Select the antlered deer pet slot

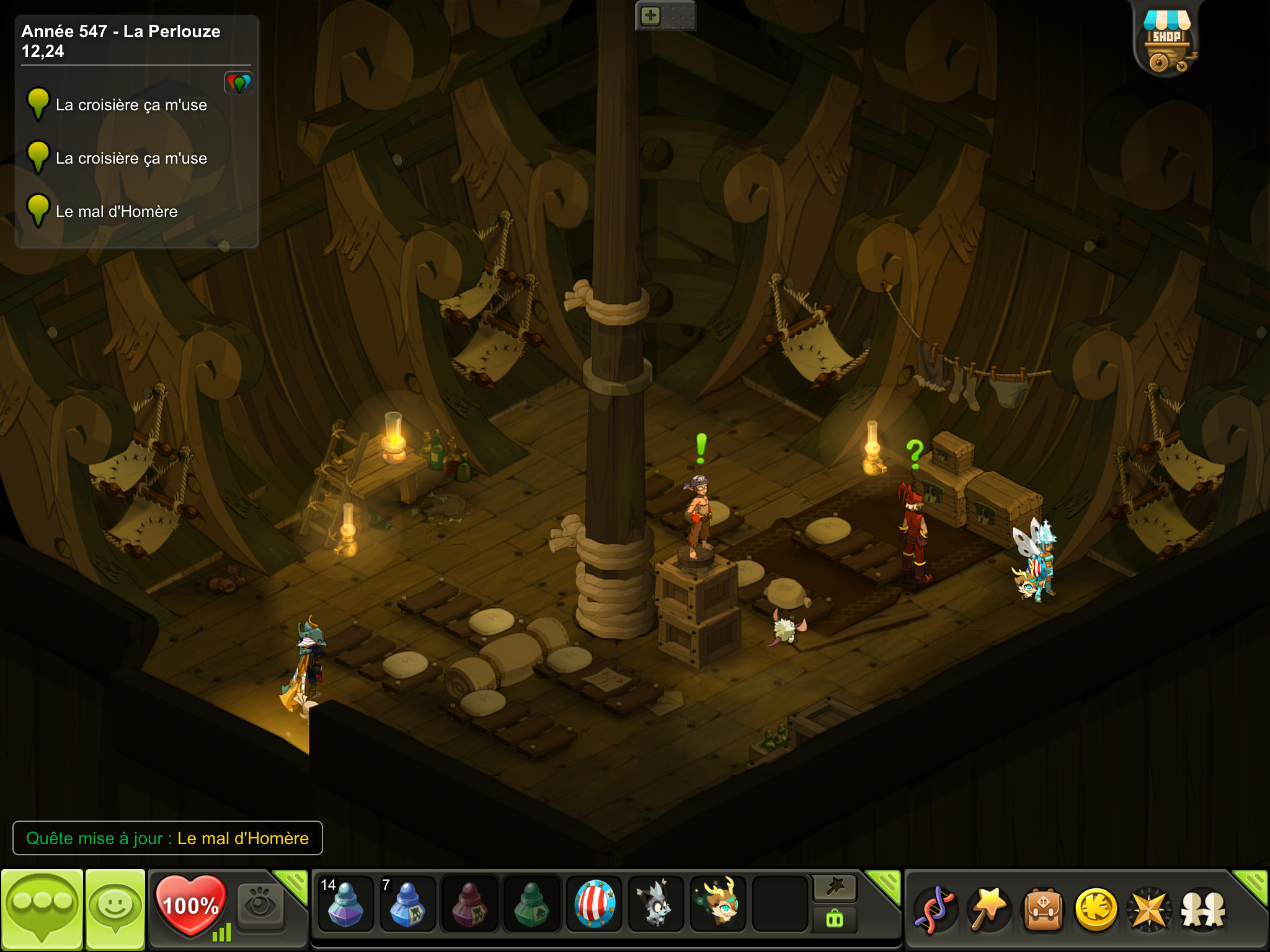tap(718, 904)
